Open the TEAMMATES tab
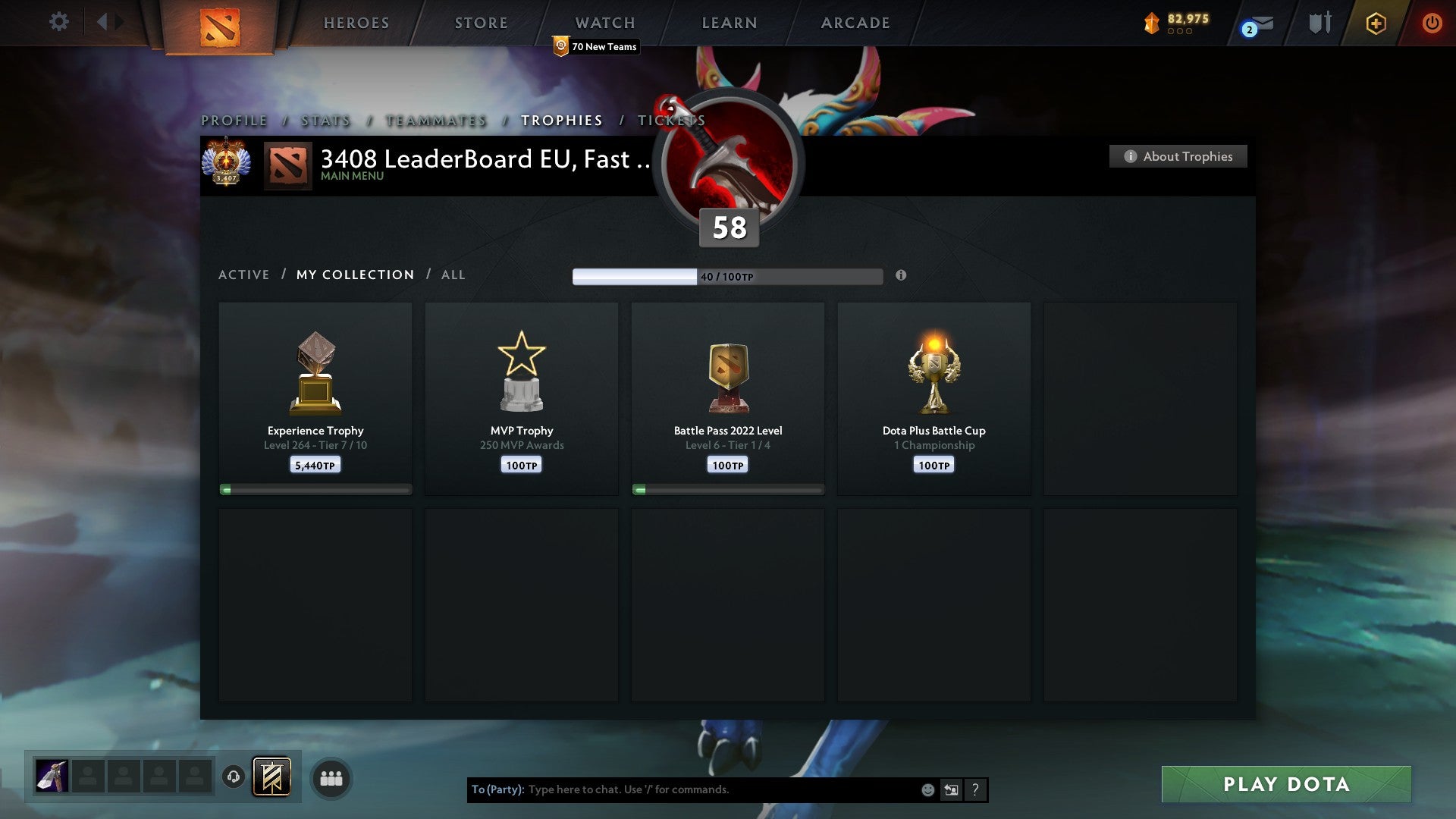This screenshot has width=1456, height=819. click(435, 121)
